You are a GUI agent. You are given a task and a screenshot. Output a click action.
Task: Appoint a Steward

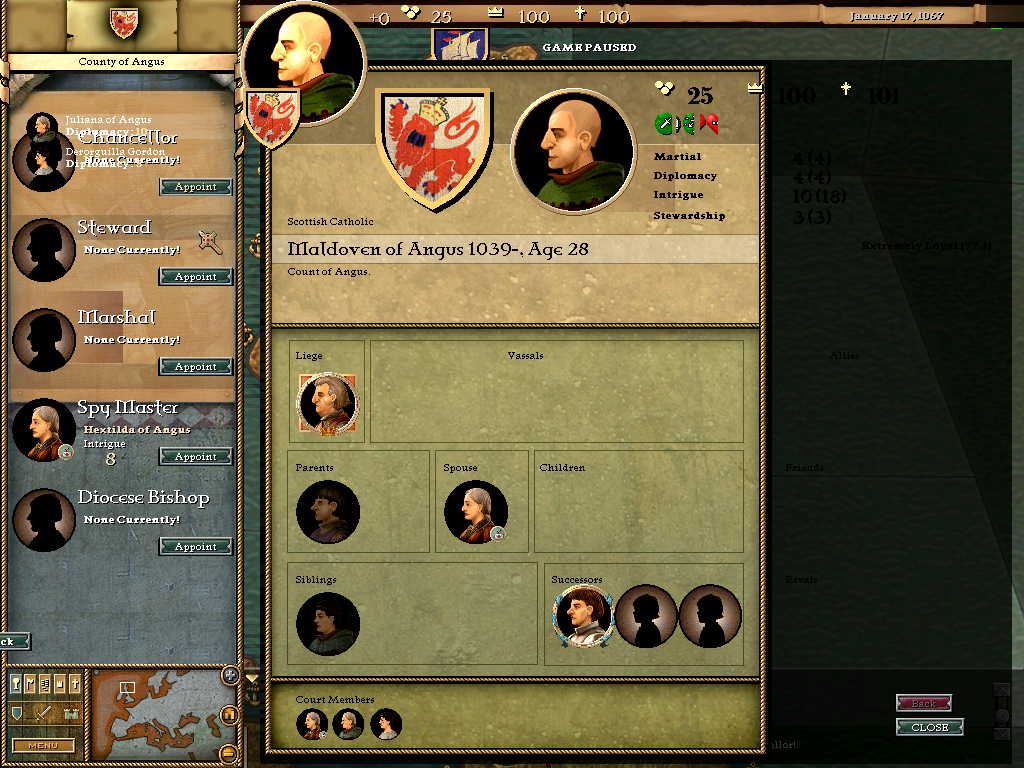click(x=196, y=277)
